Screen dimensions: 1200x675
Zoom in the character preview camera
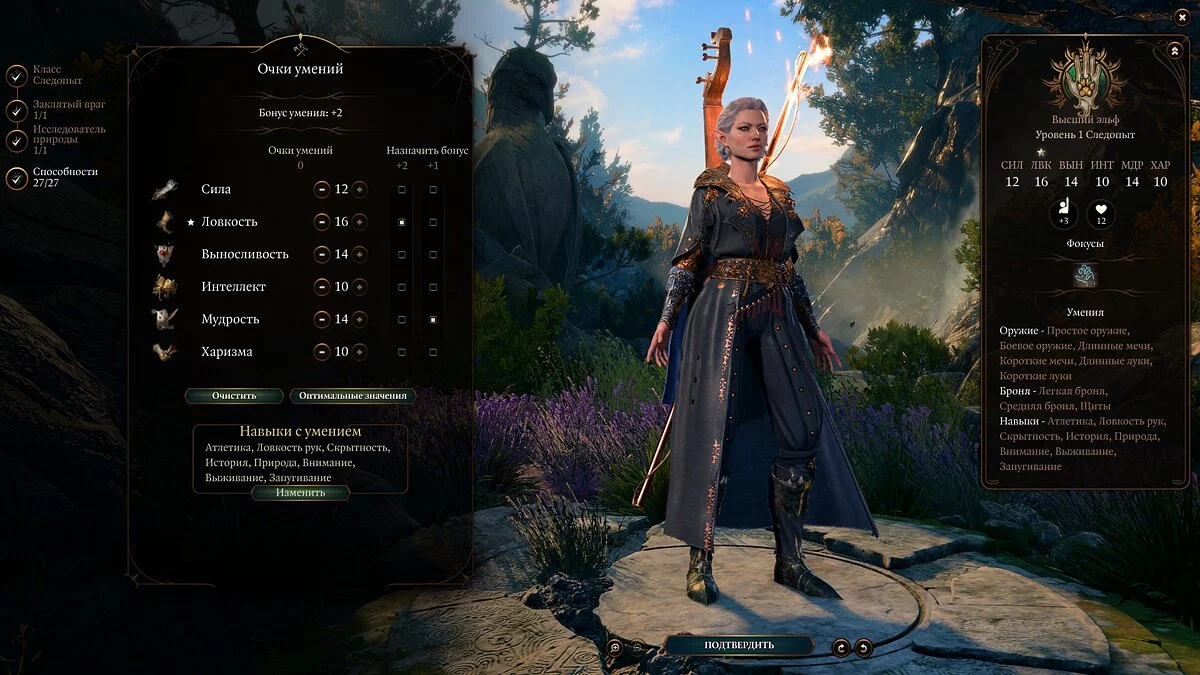tap(616, 647)
